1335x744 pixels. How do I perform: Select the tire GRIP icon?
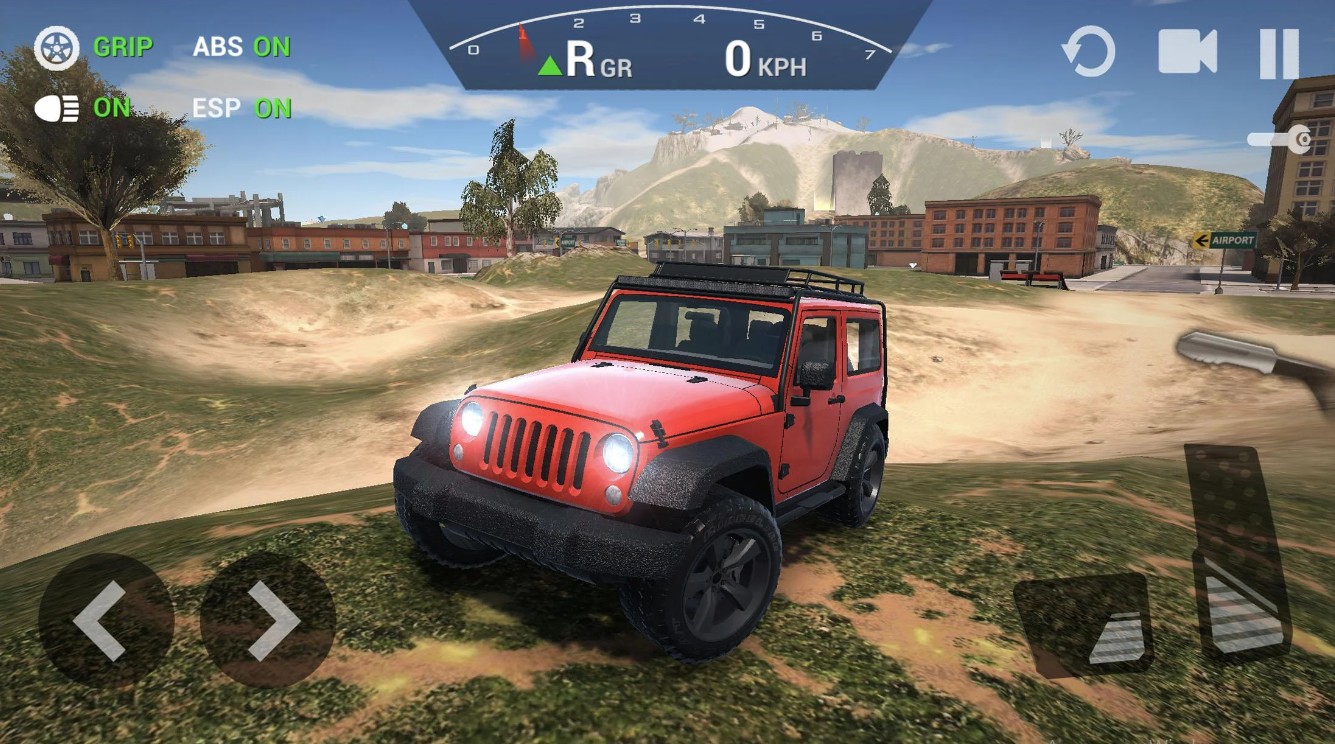click(x=57, y=46)
